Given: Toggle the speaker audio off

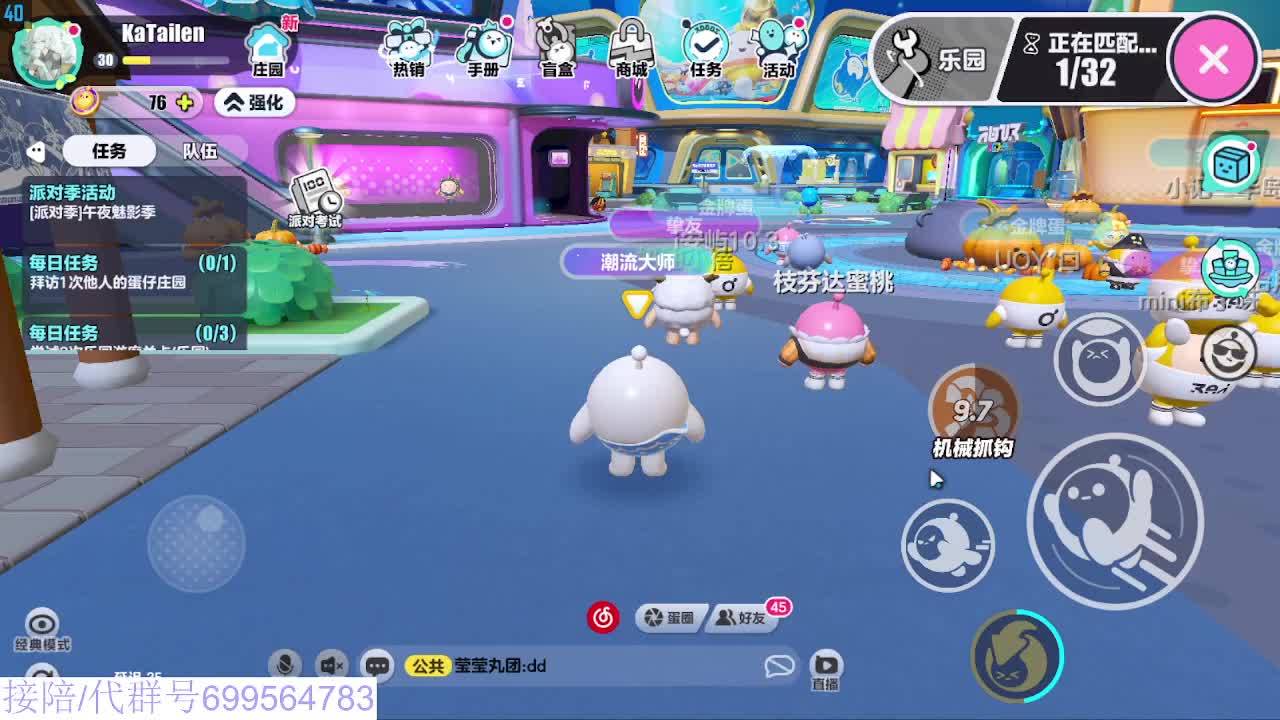Looking at the screenshot, I should (x=331, y=663).
